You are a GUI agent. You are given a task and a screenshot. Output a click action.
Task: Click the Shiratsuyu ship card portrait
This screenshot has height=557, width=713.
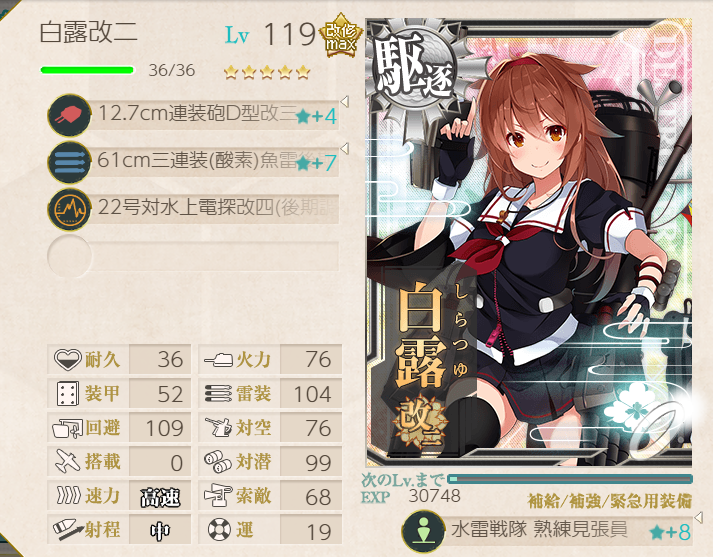528,250
